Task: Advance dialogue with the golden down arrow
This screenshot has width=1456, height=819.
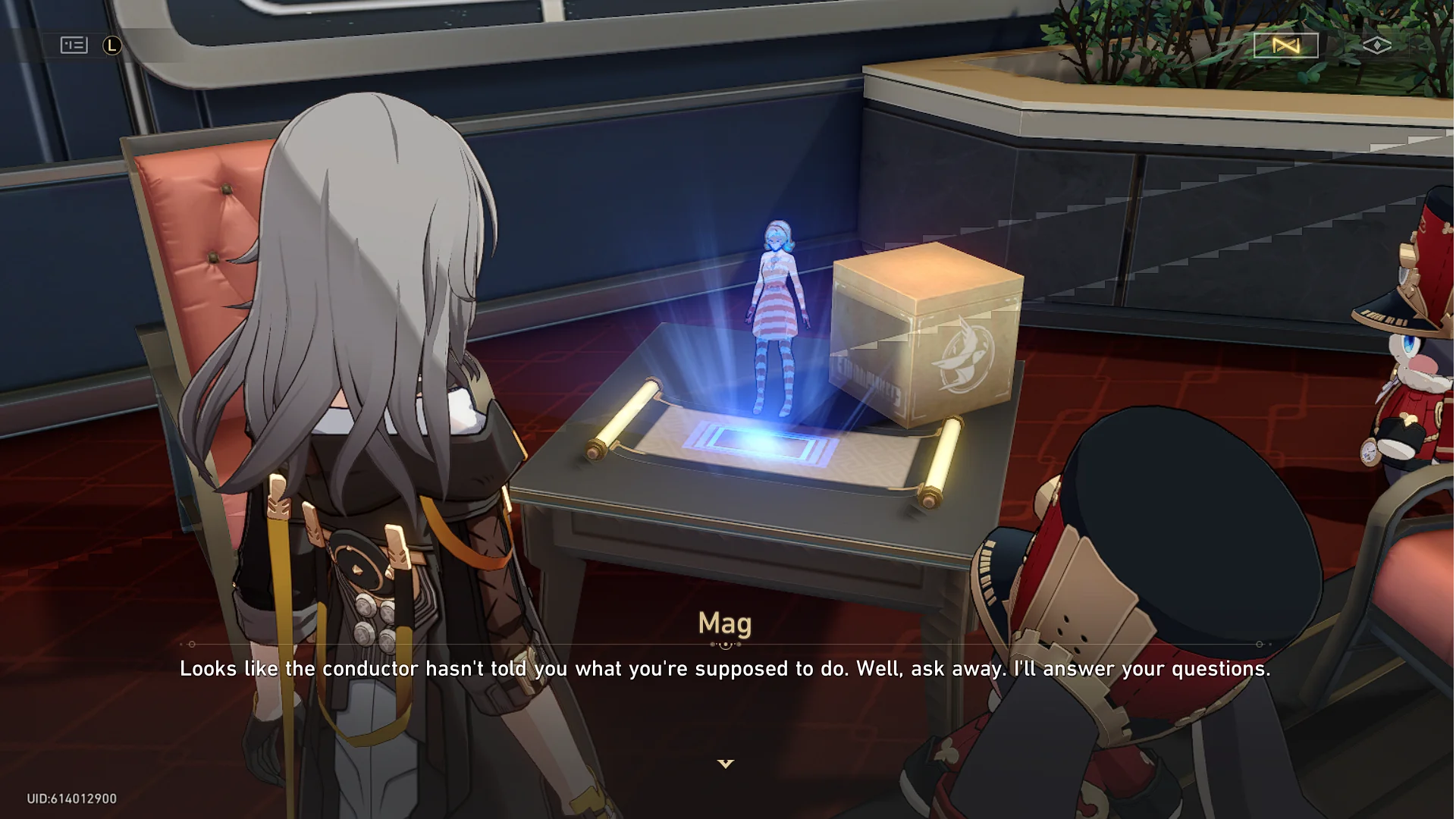Action: 726,764
